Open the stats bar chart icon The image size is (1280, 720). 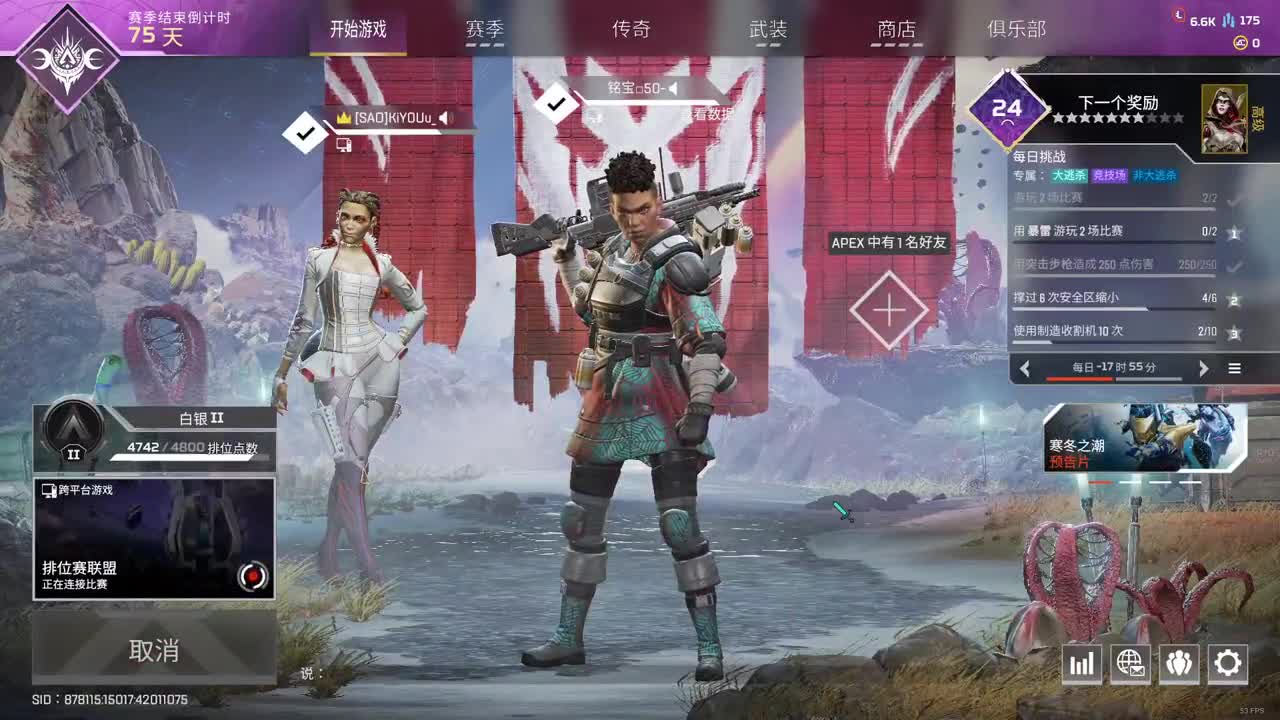point(1081,663)
